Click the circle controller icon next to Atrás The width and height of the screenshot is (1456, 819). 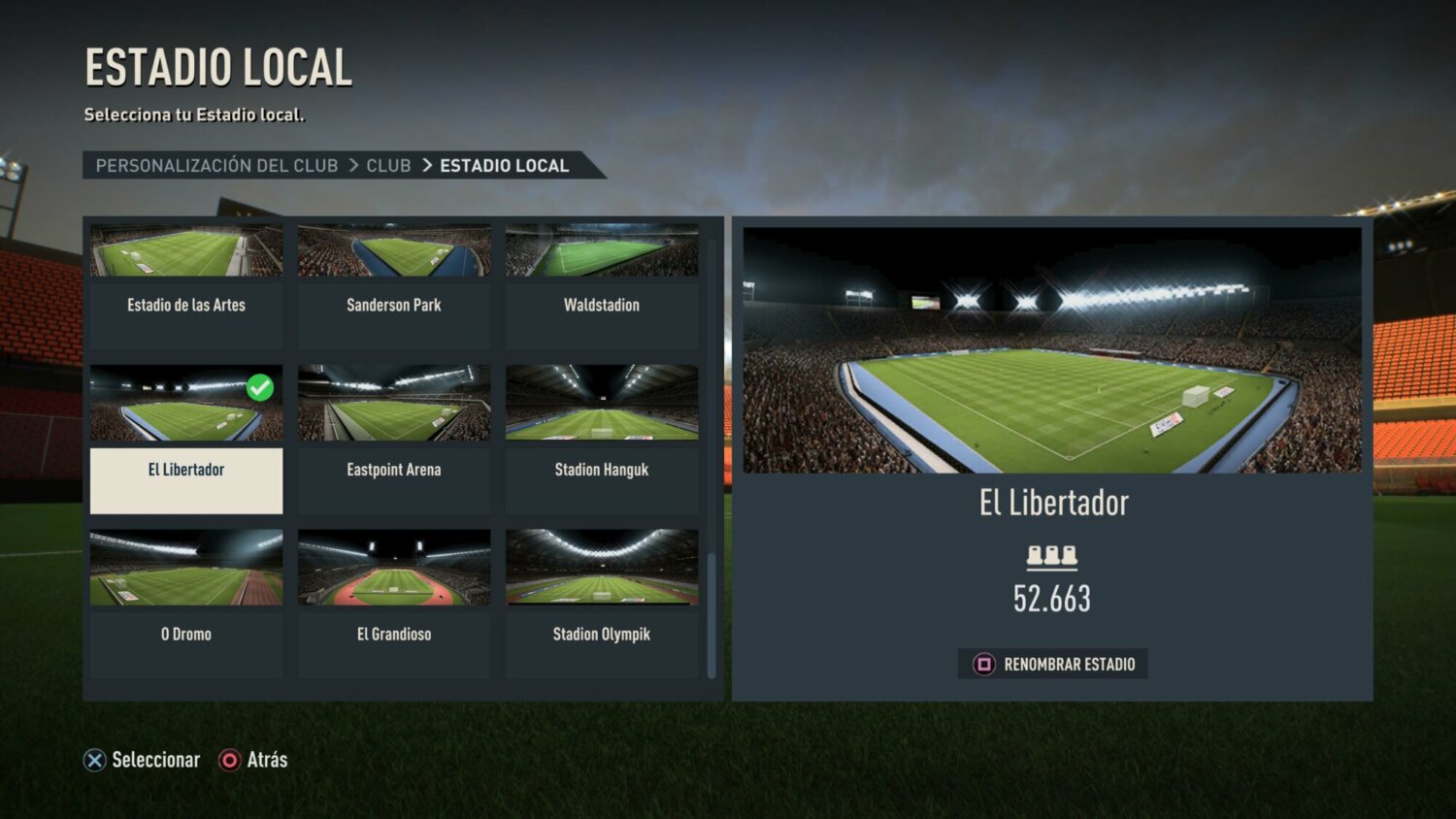tap(230, 760)
